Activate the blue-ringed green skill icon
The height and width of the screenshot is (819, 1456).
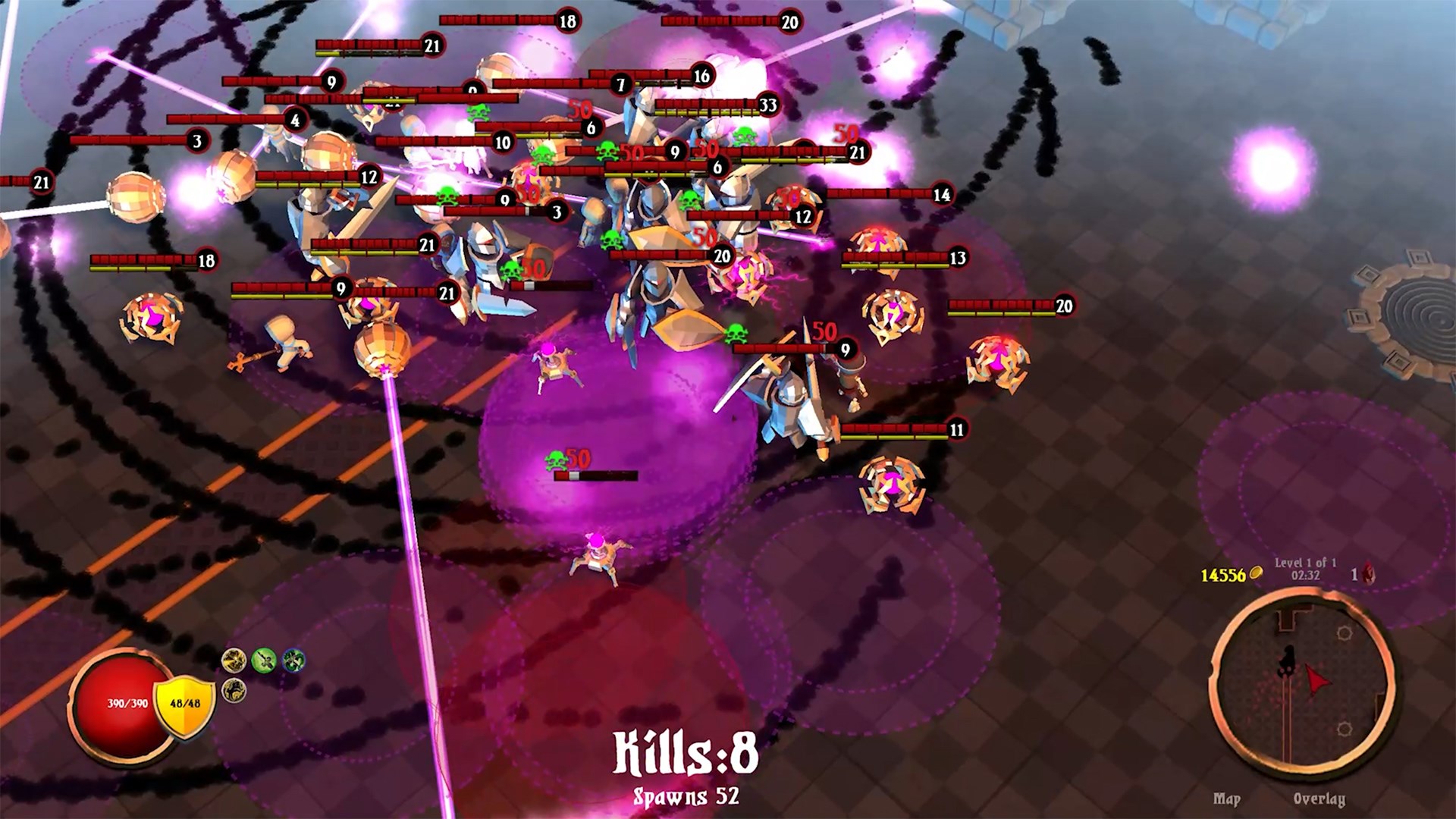pyautogui.click(x=293, y=660)
